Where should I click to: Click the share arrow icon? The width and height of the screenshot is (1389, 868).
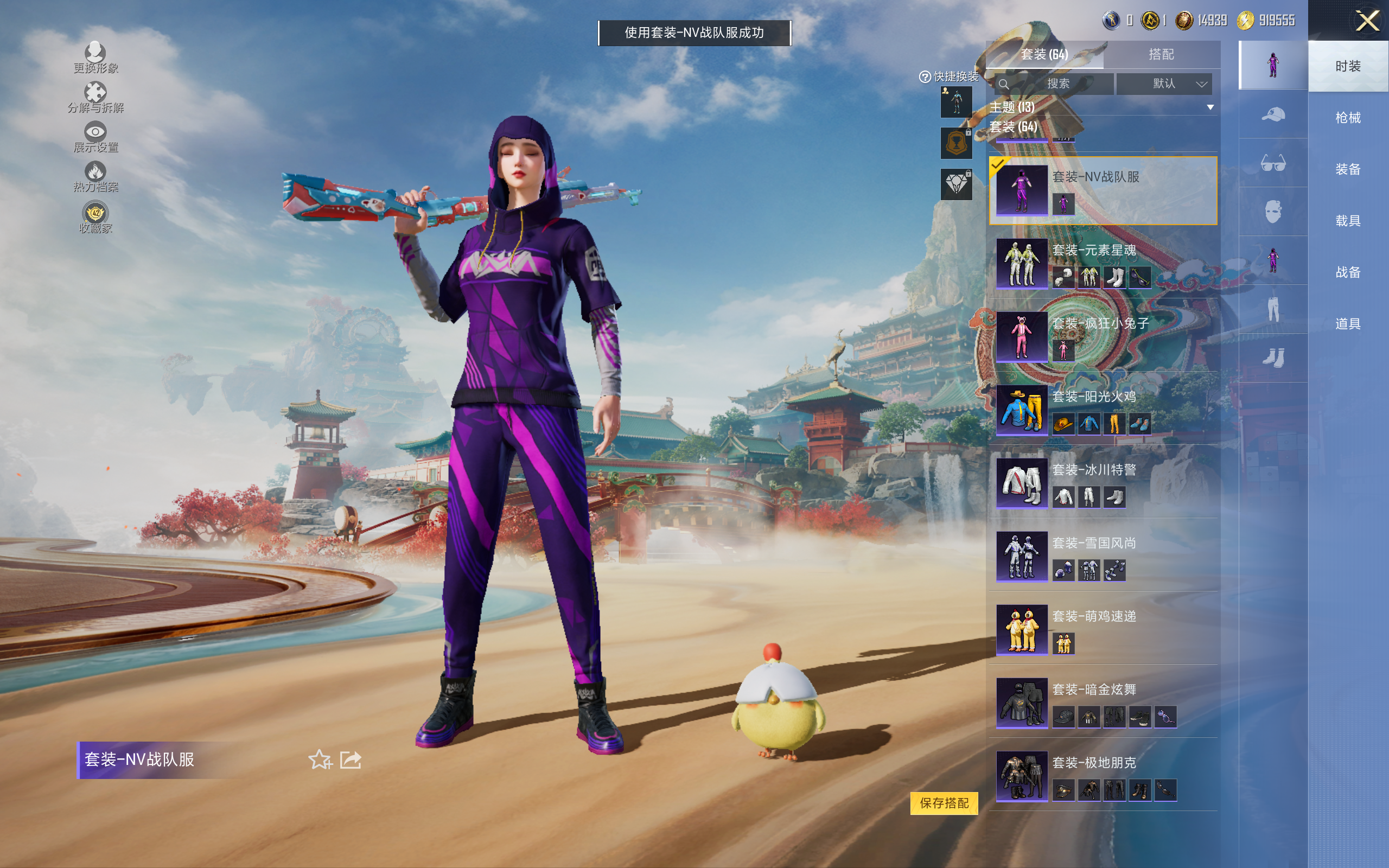(351, 759)
